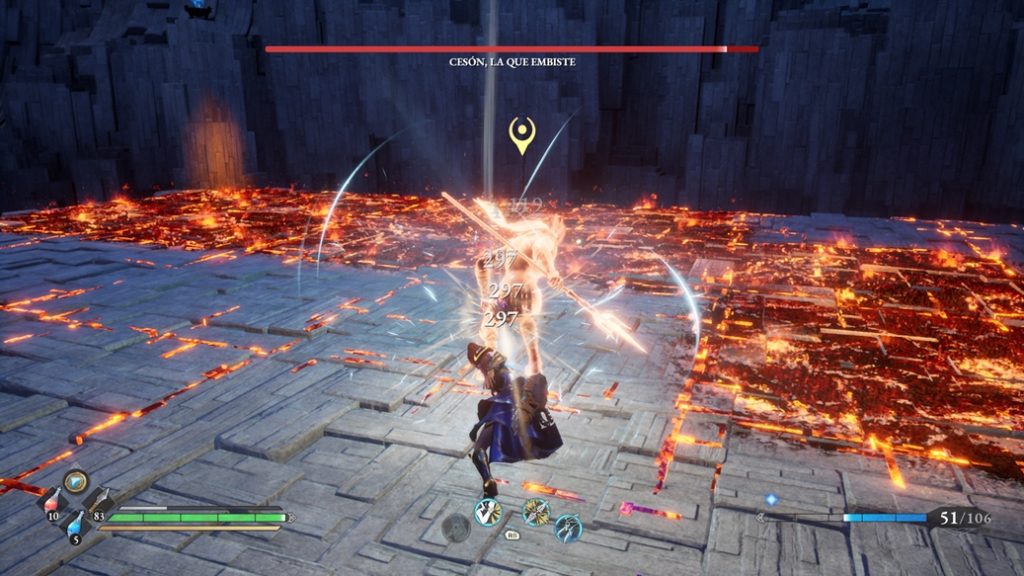Activate the round blue gem amulet icon

76,481
